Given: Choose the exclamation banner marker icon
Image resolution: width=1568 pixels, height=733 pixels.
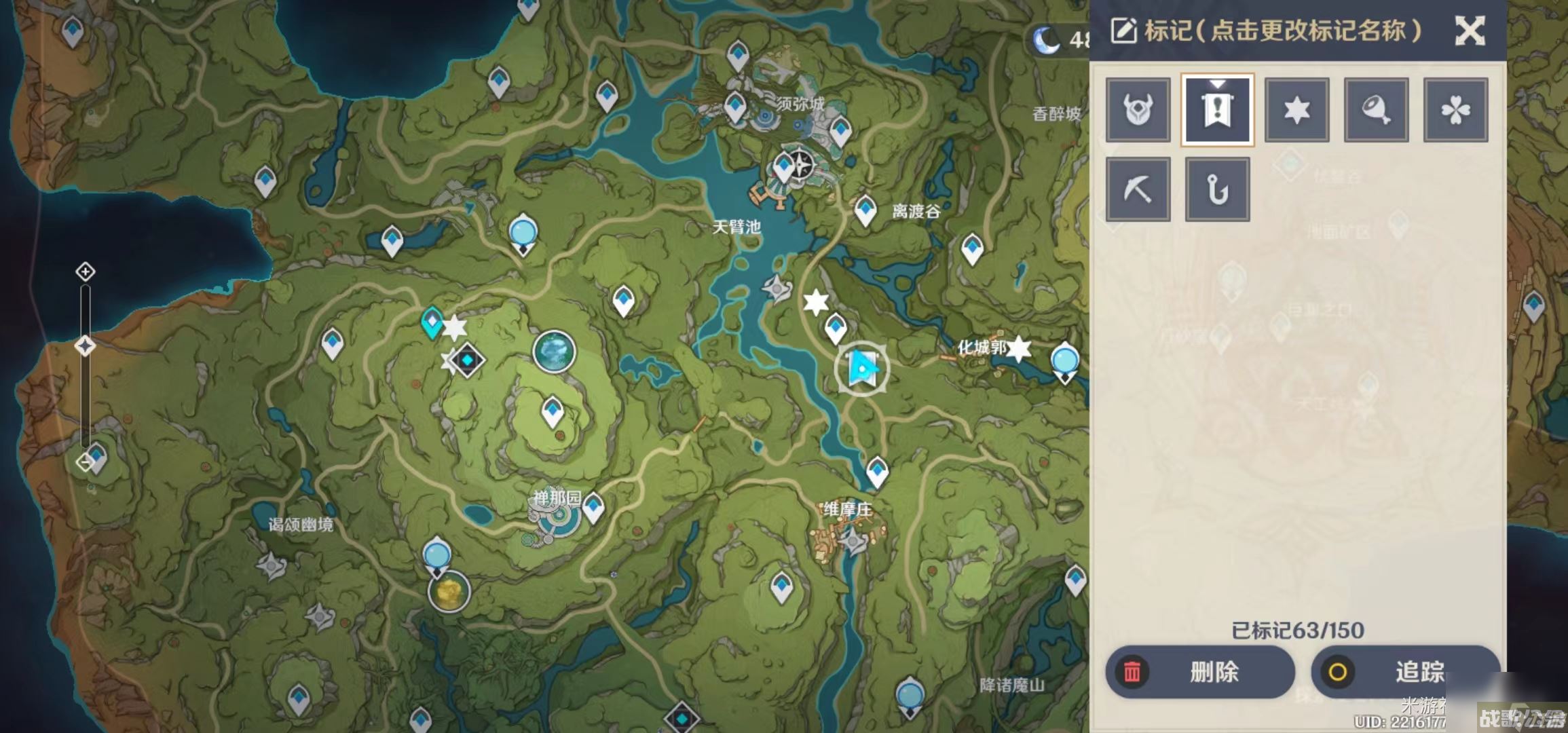Looking at the screenshot, I should (x=1217, y=110).
